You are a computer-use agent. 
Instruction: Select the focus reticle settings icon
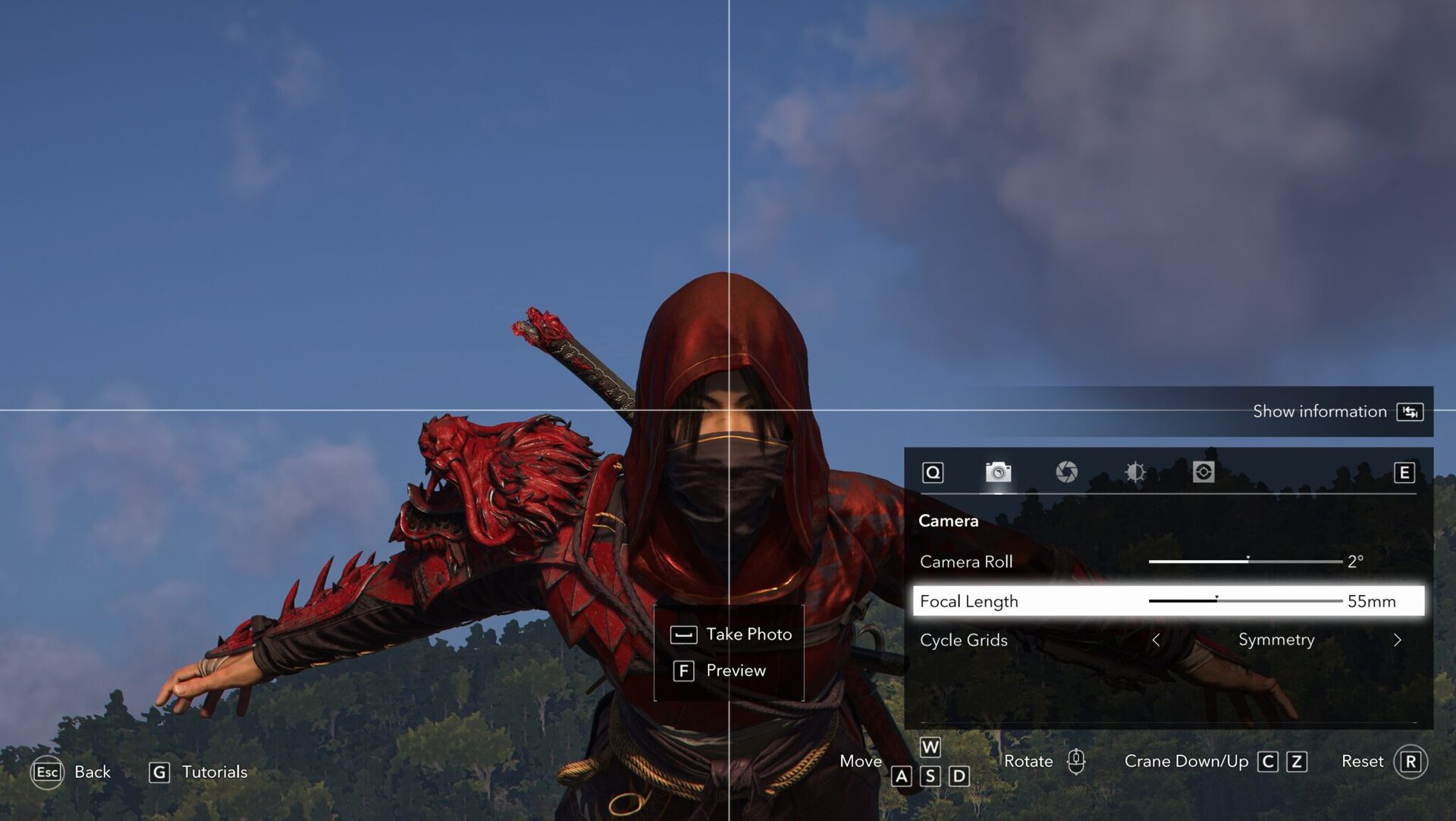pos(1204,472)
